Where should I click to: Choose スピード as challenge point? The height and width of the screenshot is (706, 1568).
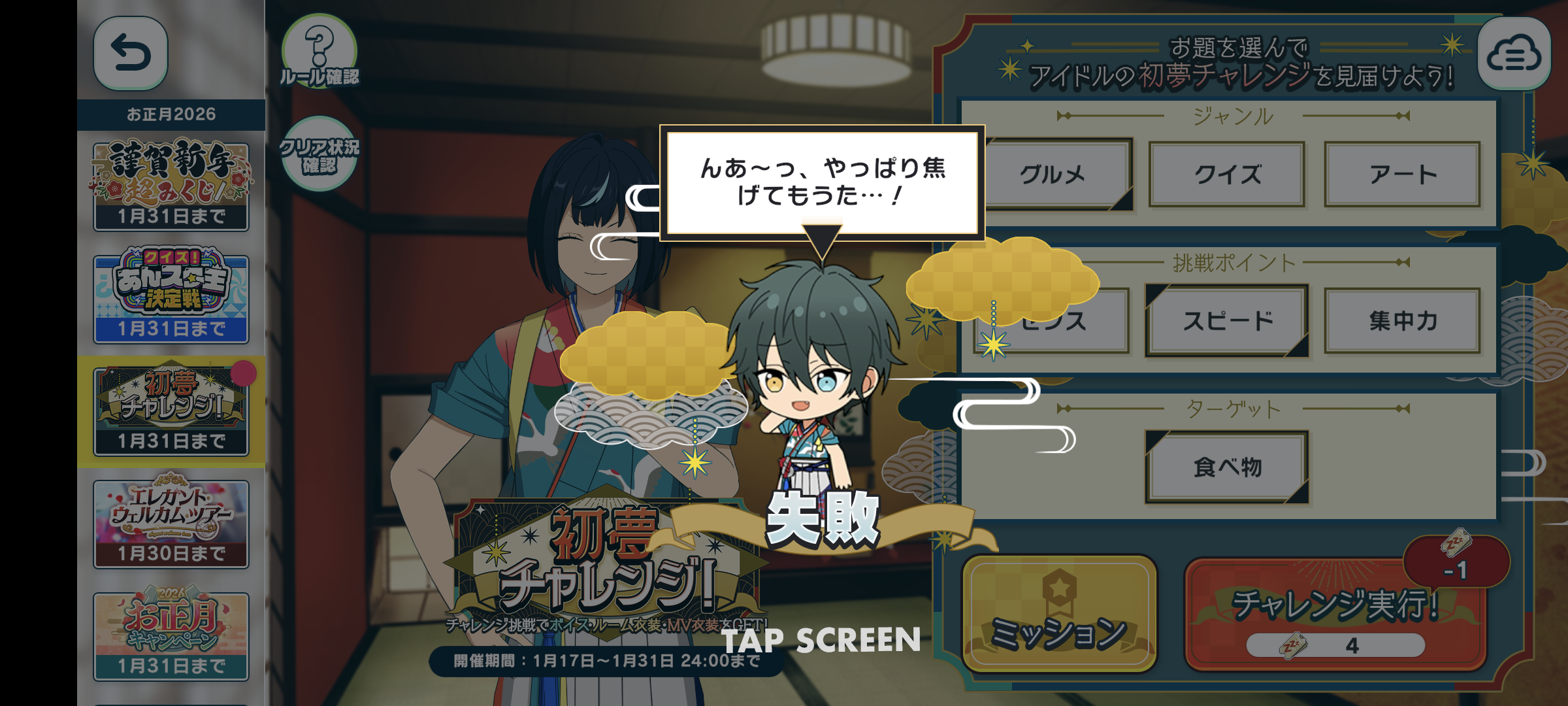(1228, 321)
